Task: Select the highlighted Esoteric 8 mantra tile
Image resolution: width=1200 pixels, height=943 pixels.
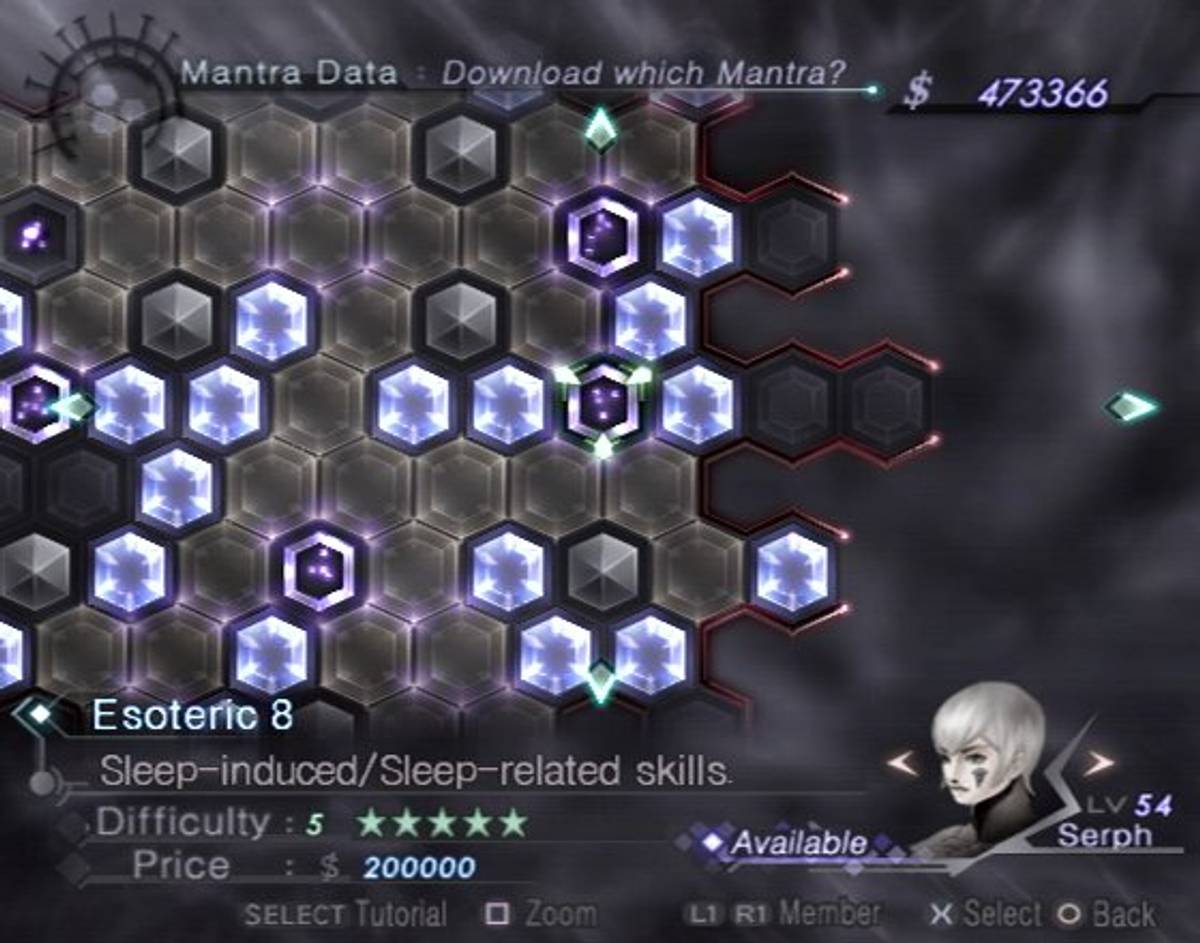Action: click(x=603, y=402)
